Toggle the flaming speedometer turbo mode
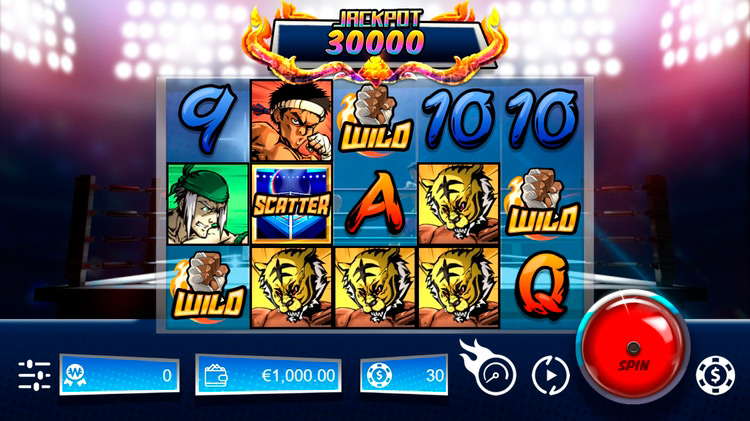The width and height of the screenshot is (750, 421). tap(490, 372)
